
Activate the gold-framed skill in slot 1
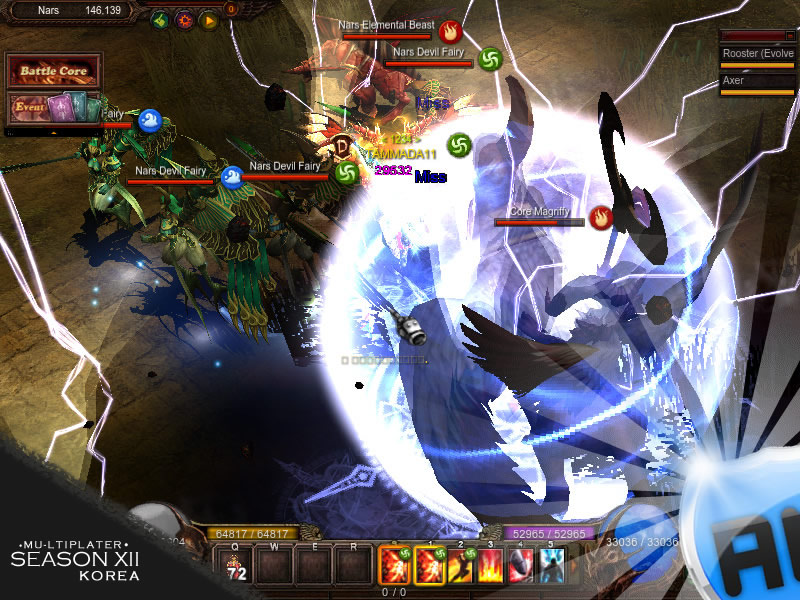pos(427,567)
